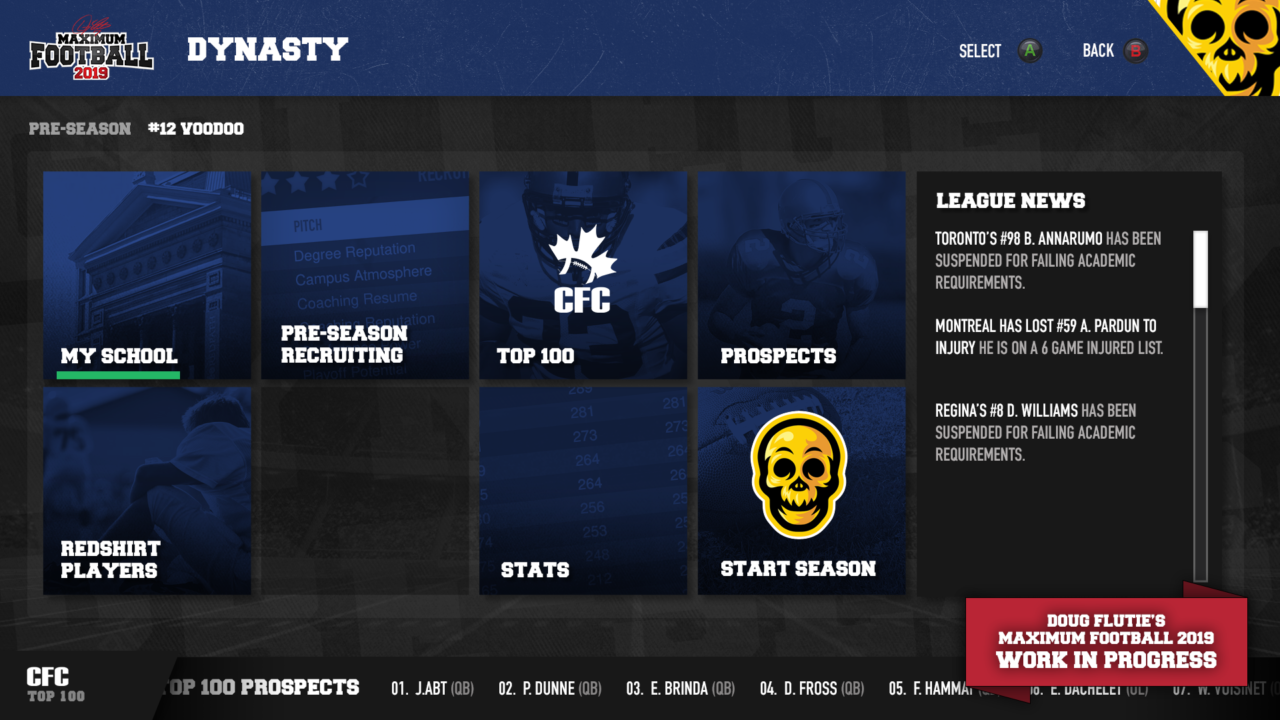Select the Pre-Season label

click(x=79, y=128)
